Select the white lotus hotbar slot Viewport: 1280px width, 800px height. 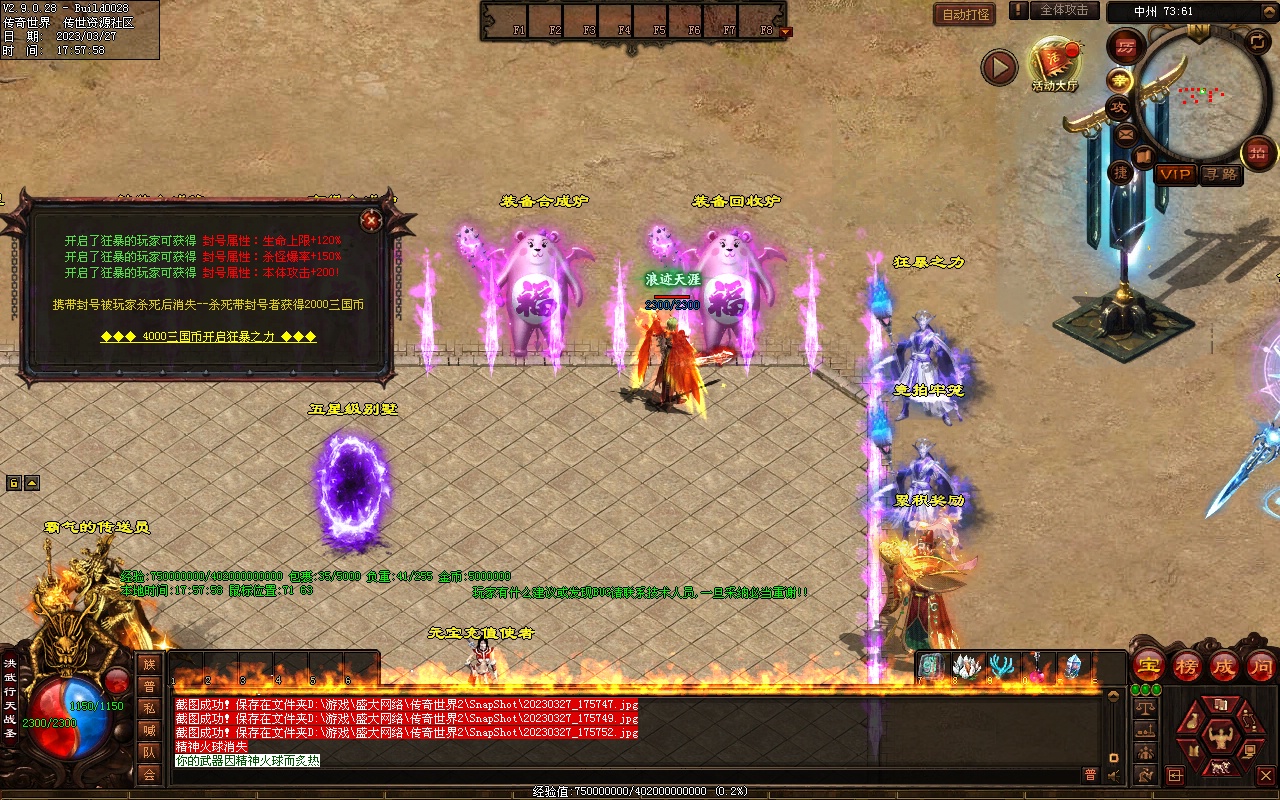966,666
